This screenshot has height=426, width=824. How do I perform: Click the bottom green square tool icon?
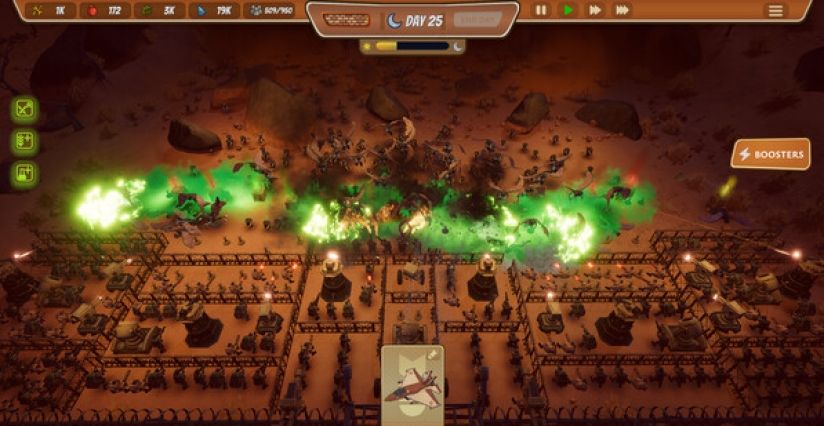coord(25,174)
